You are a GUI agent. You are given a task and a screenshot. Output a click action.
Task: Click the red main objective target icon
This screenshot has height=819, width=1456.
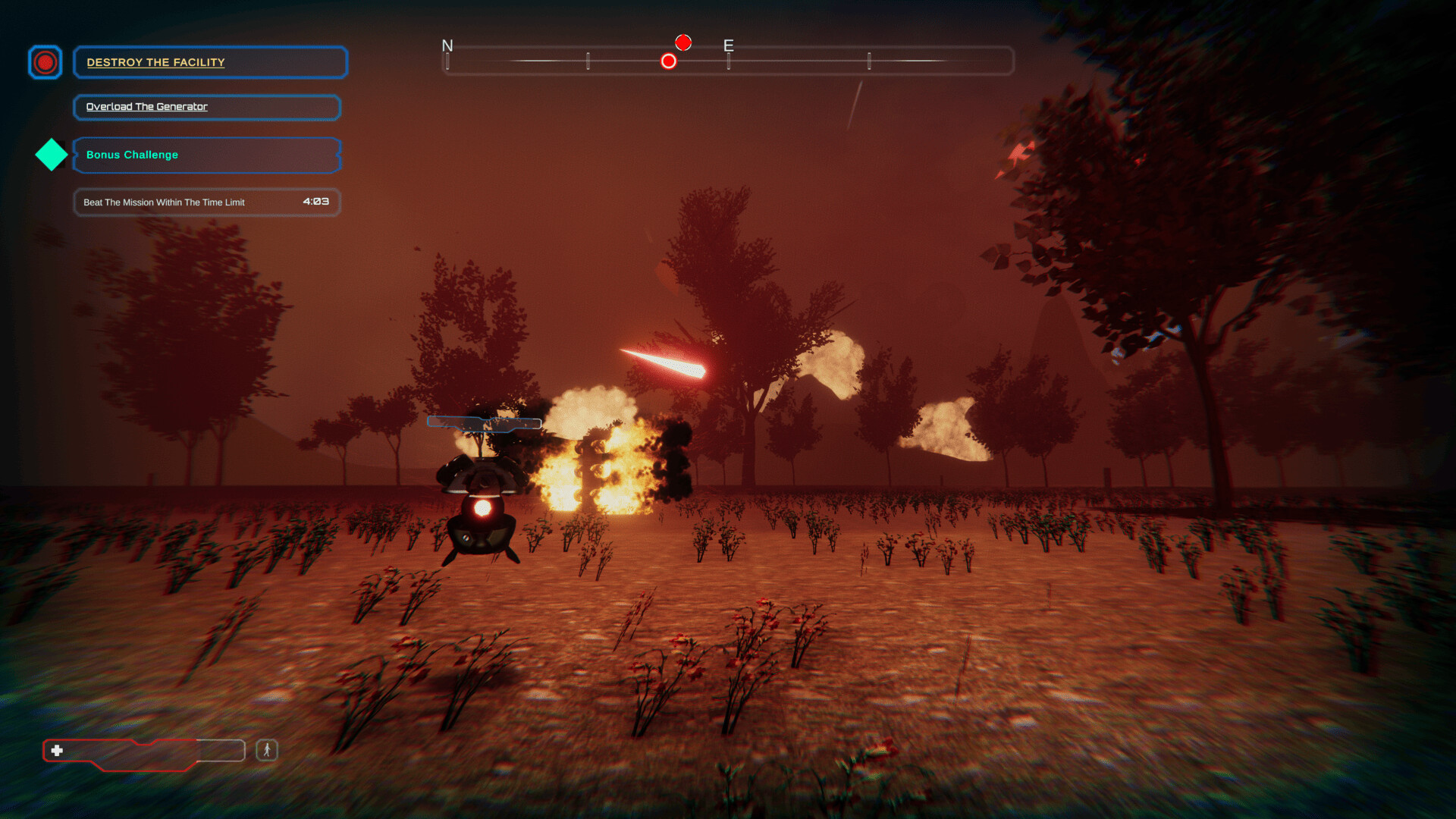point(45,62)
